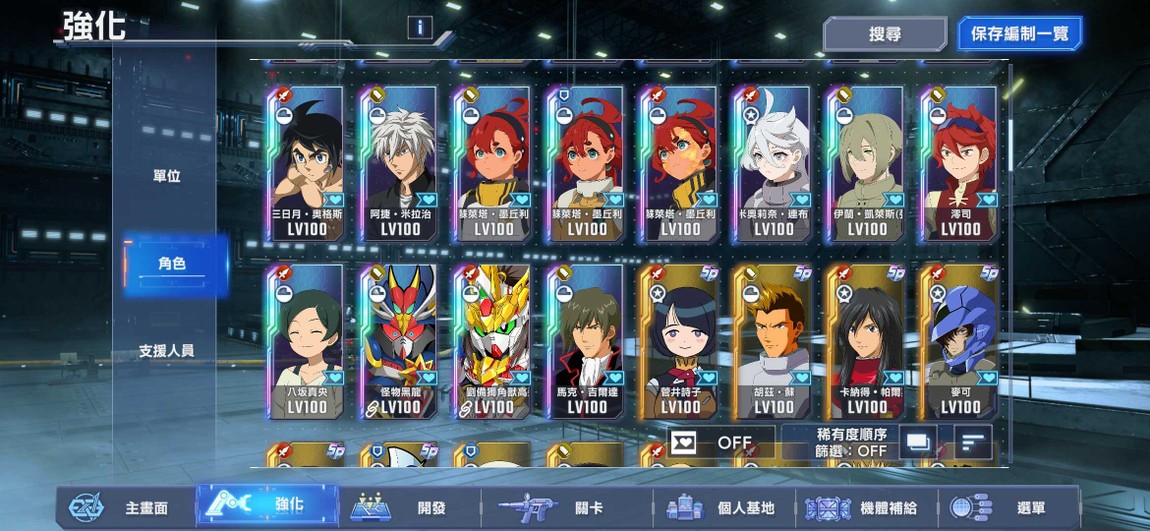Pick the 八坂真央 character card
Image resolution: width=1150 pixels, height=531 pixels.
306,342
